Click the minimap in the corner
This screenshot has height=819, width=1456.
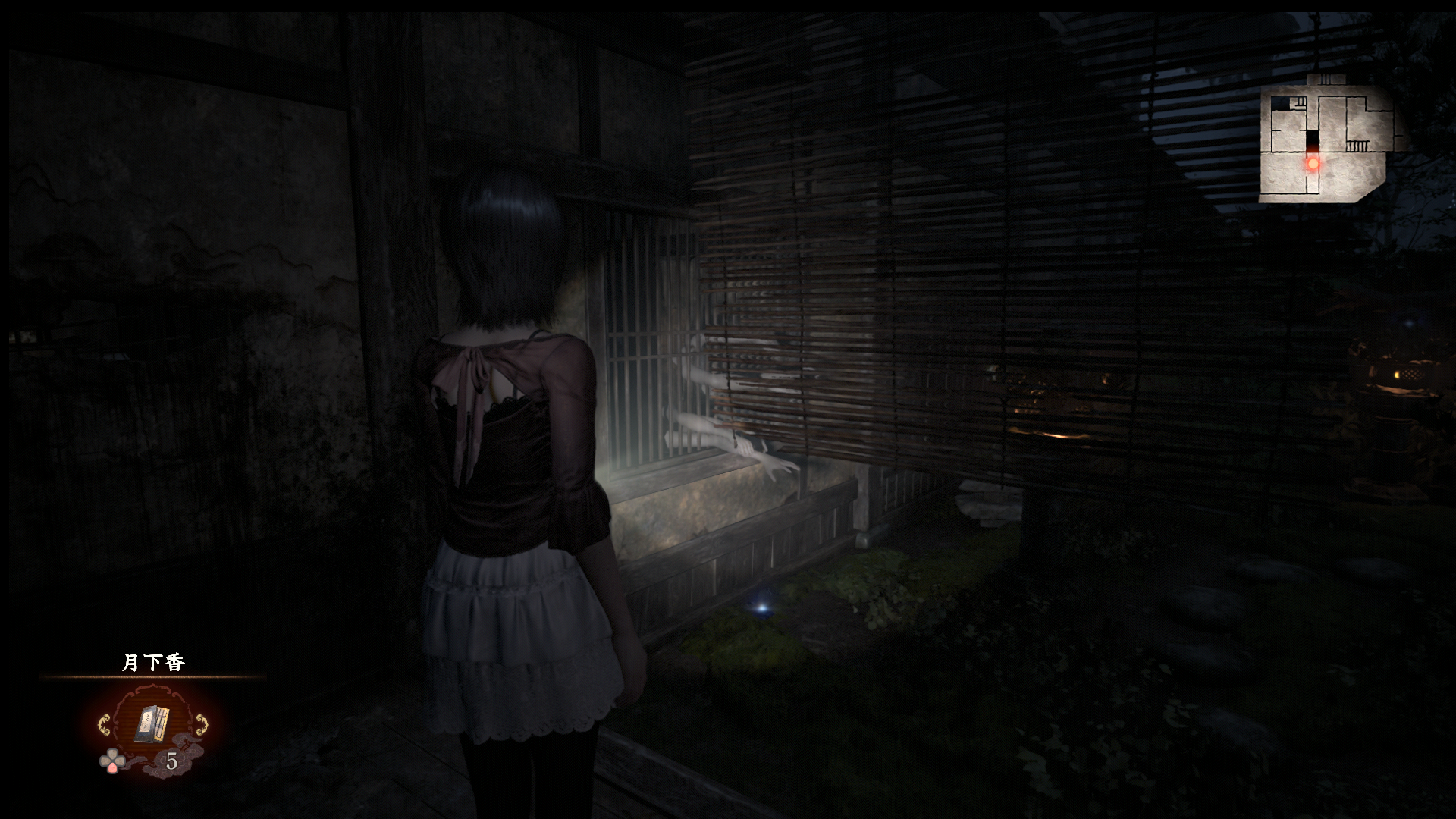coord(1326,142)
